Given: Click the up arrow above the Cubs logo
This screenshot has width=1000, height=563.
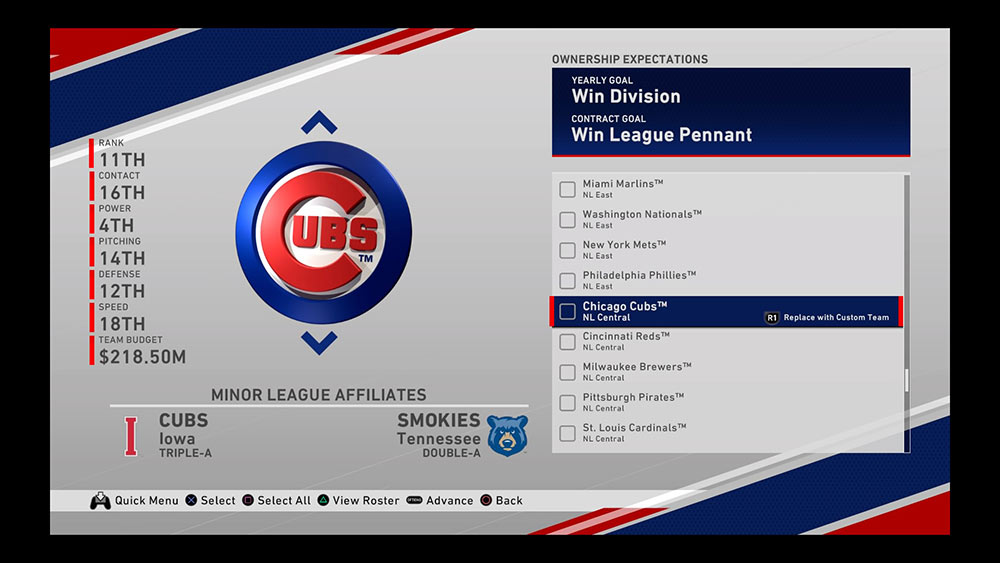Looking at the screenshot, I should point(319,124).
